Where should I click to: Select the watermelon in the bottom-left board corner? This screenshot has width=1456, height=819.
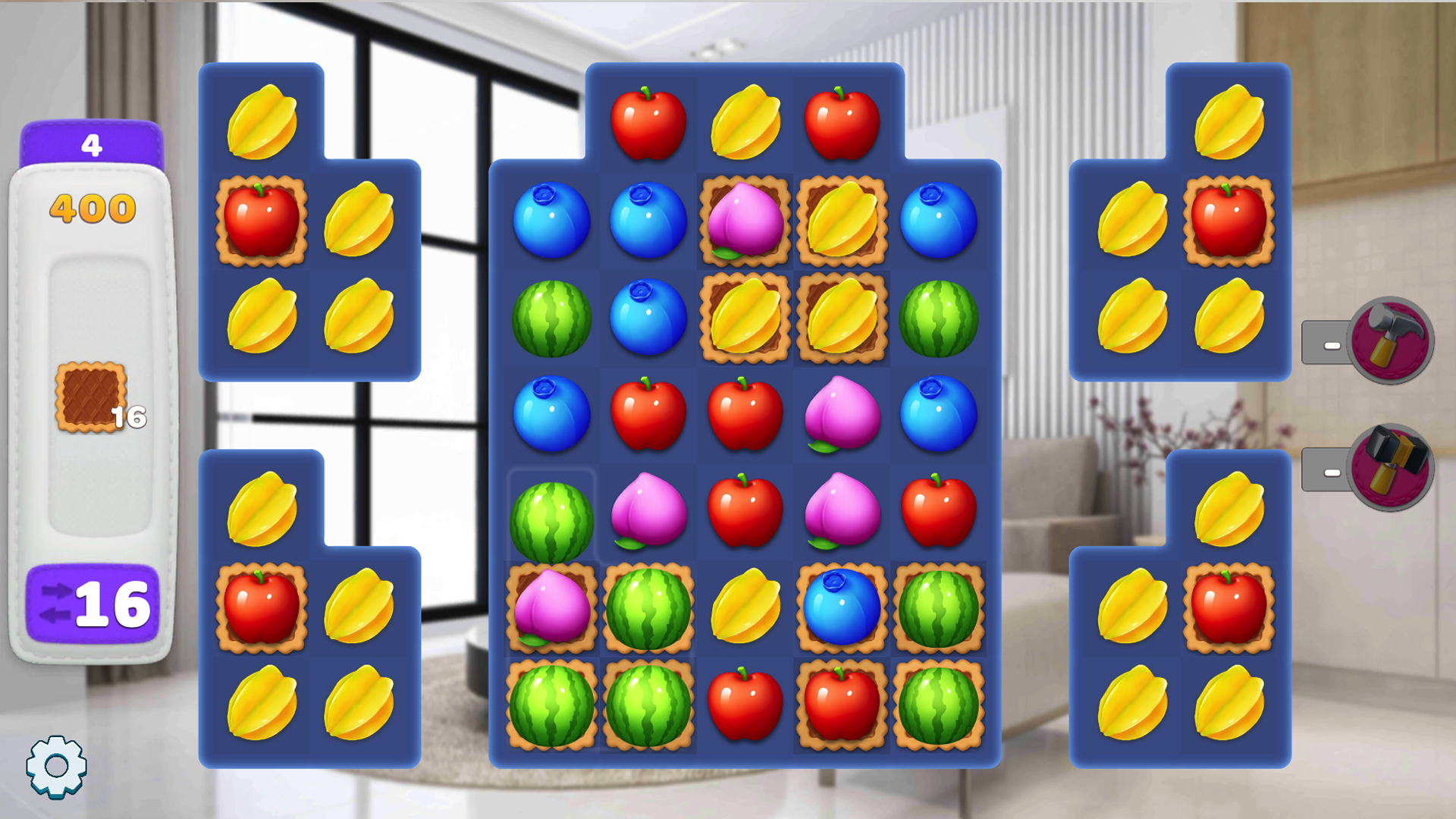[x=551, y=705]
